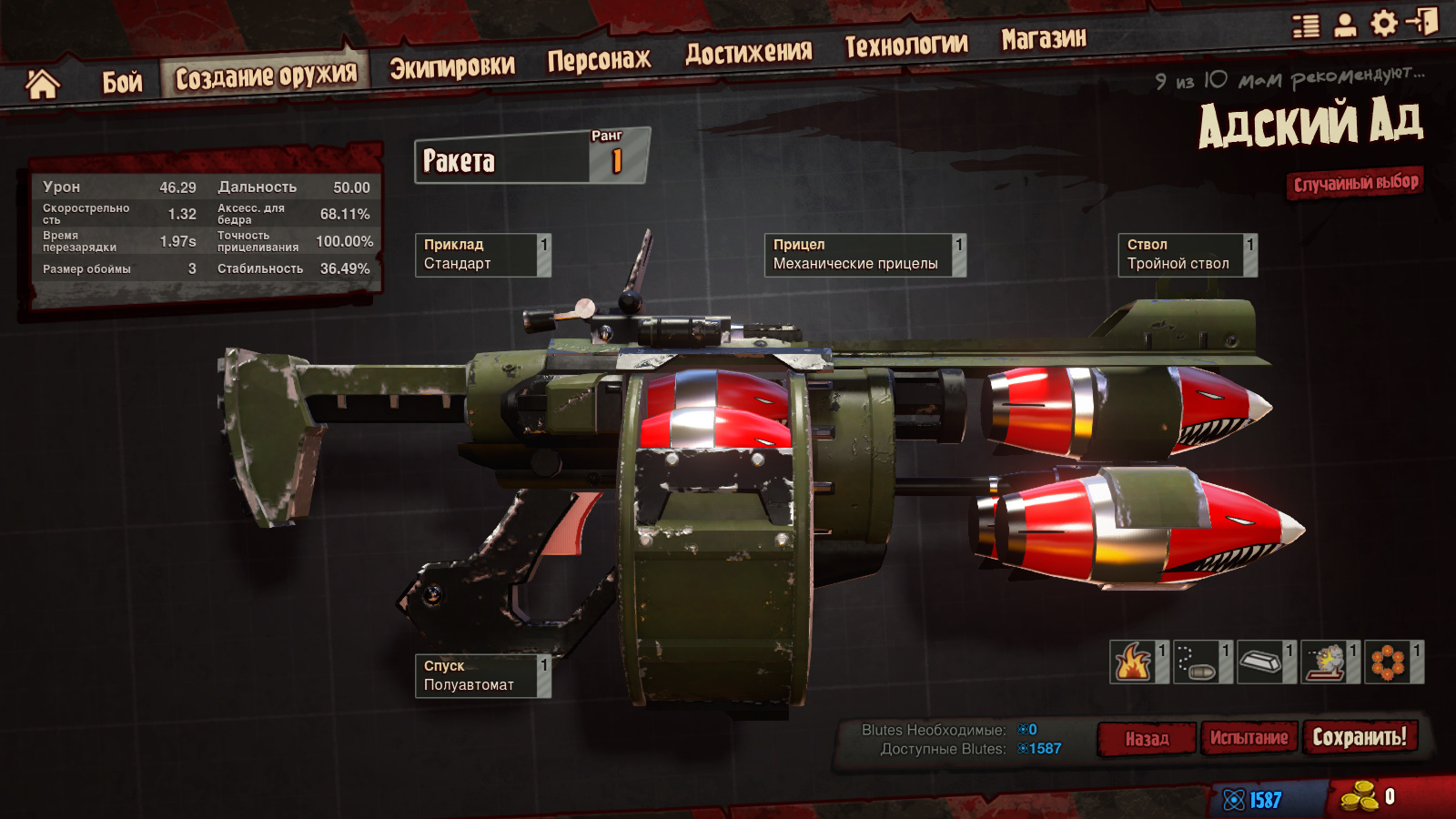Go to the home screen
Screen dimensions: 1456x819
(x=42, y=85)
